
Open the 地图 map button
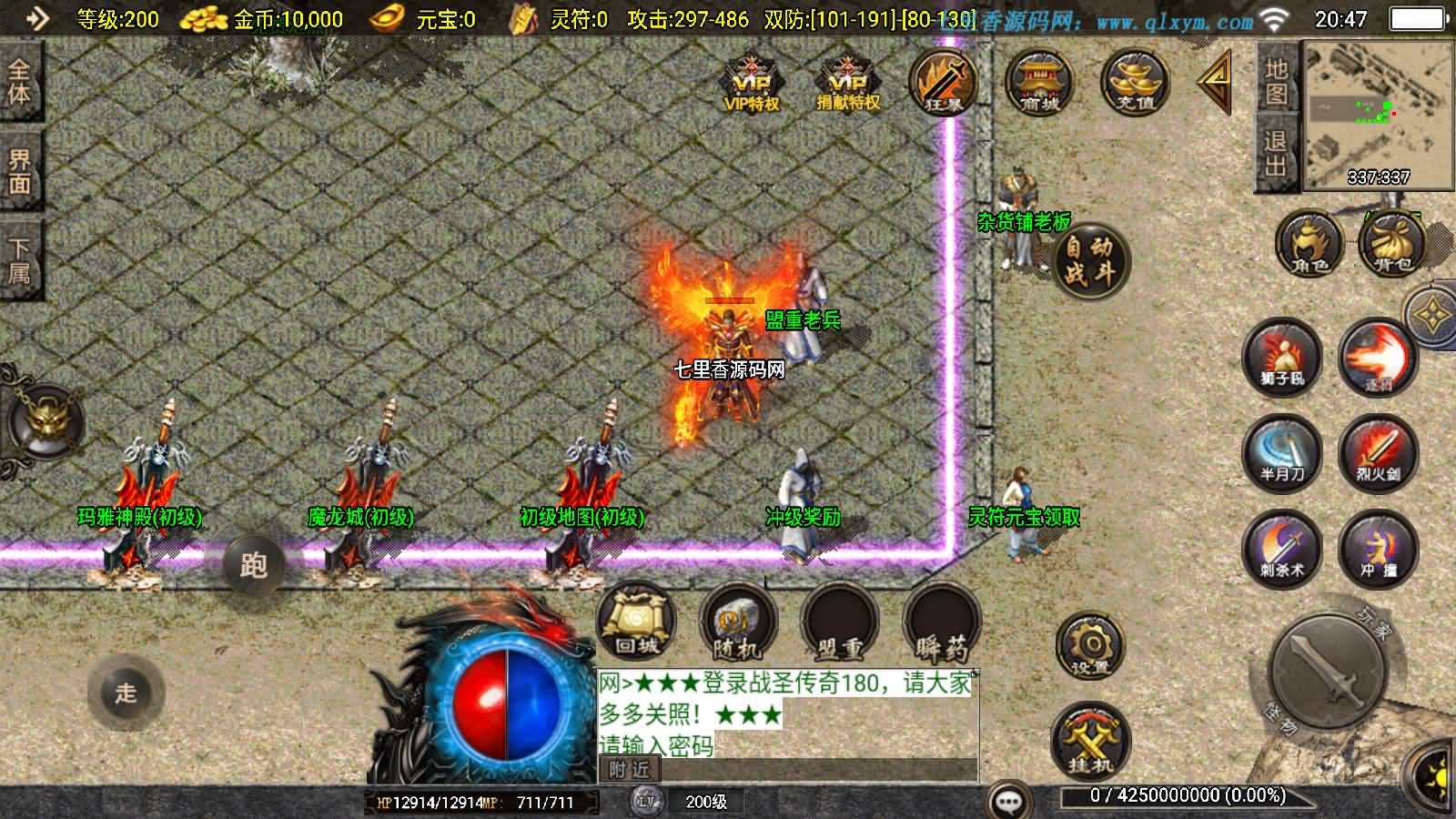1276,80
